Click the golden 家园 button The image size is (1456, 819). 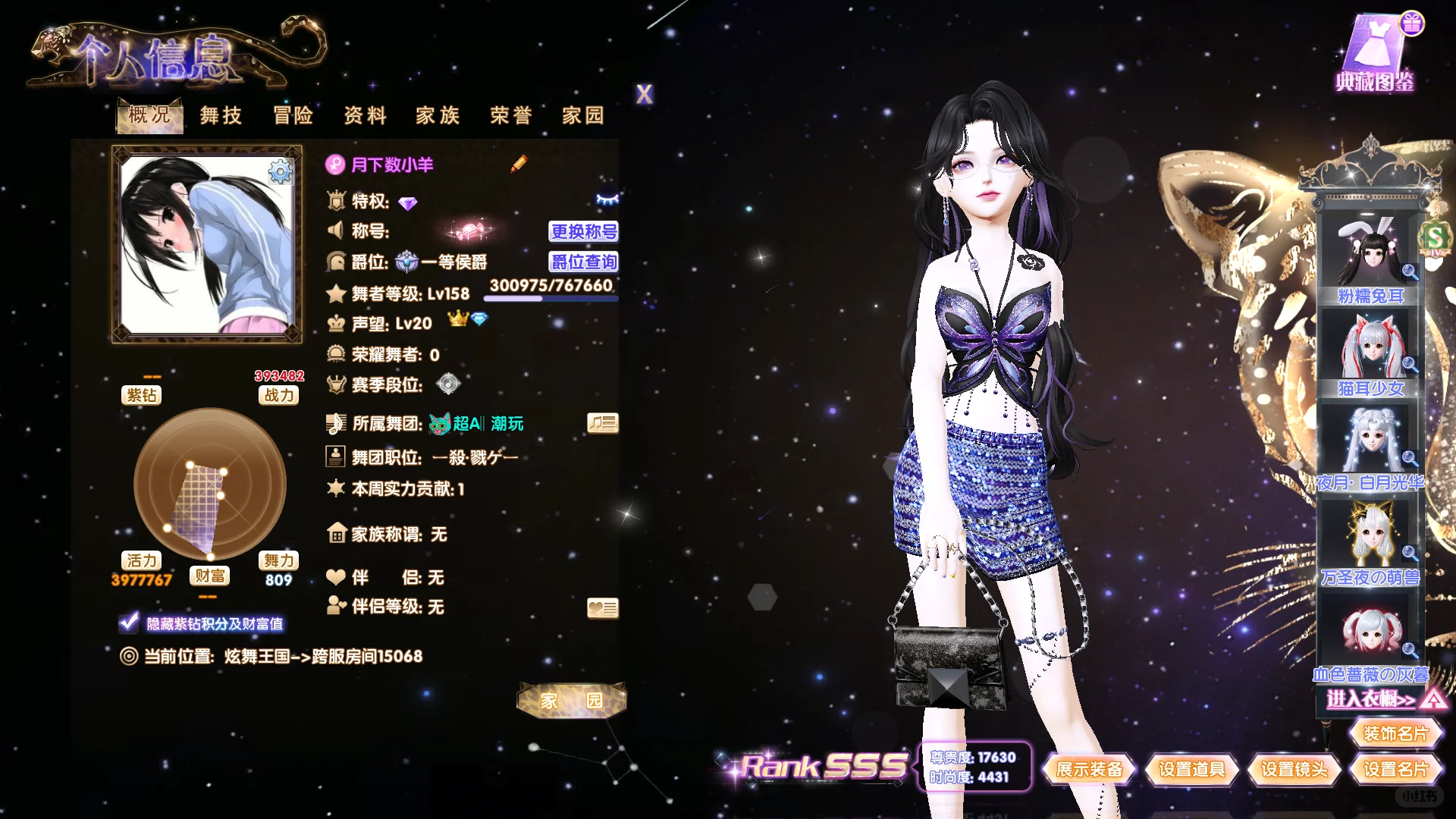tap(572, 700)
